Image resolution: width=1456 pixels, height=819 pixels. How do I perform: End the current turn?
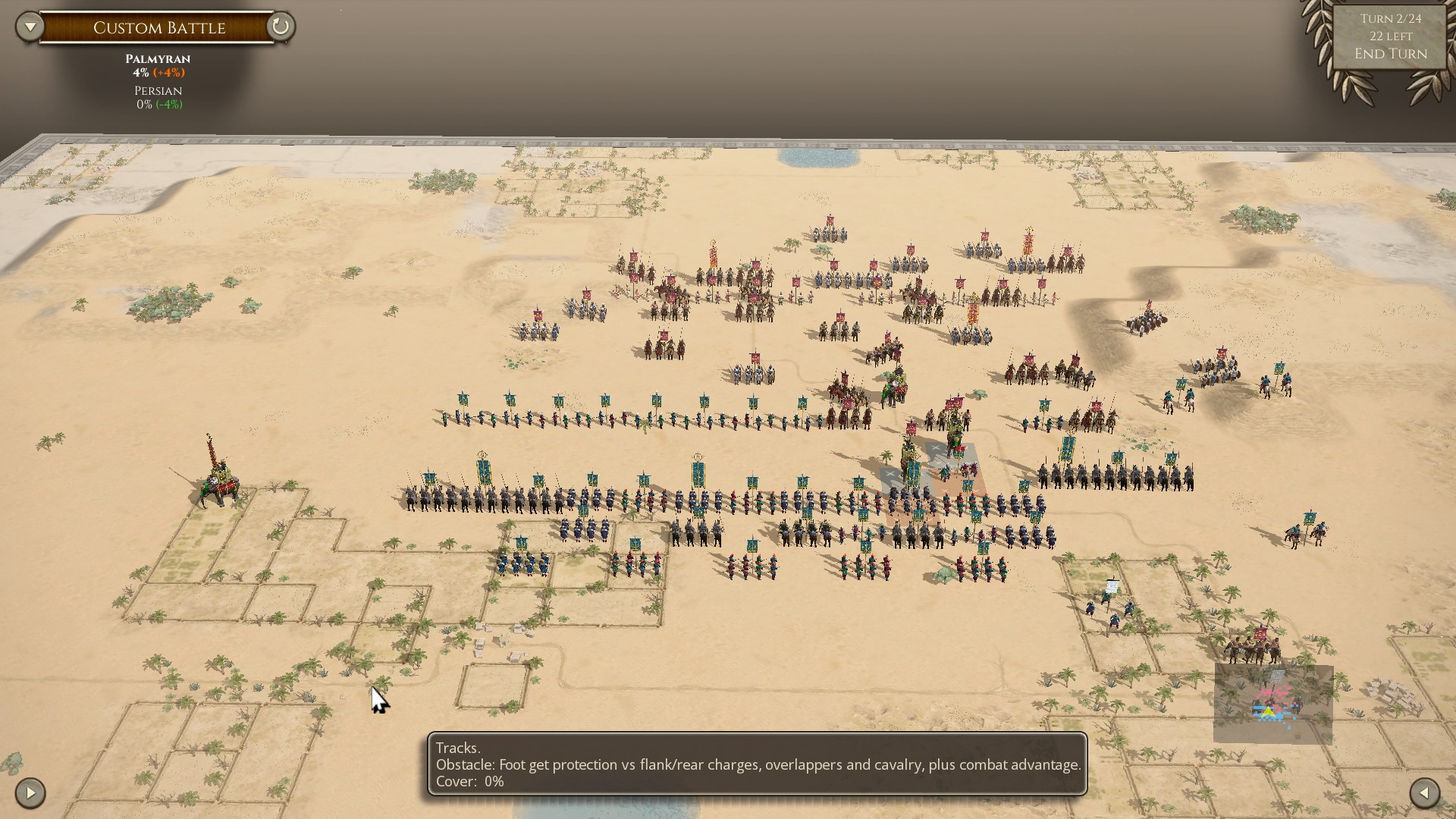(1390, 54)
